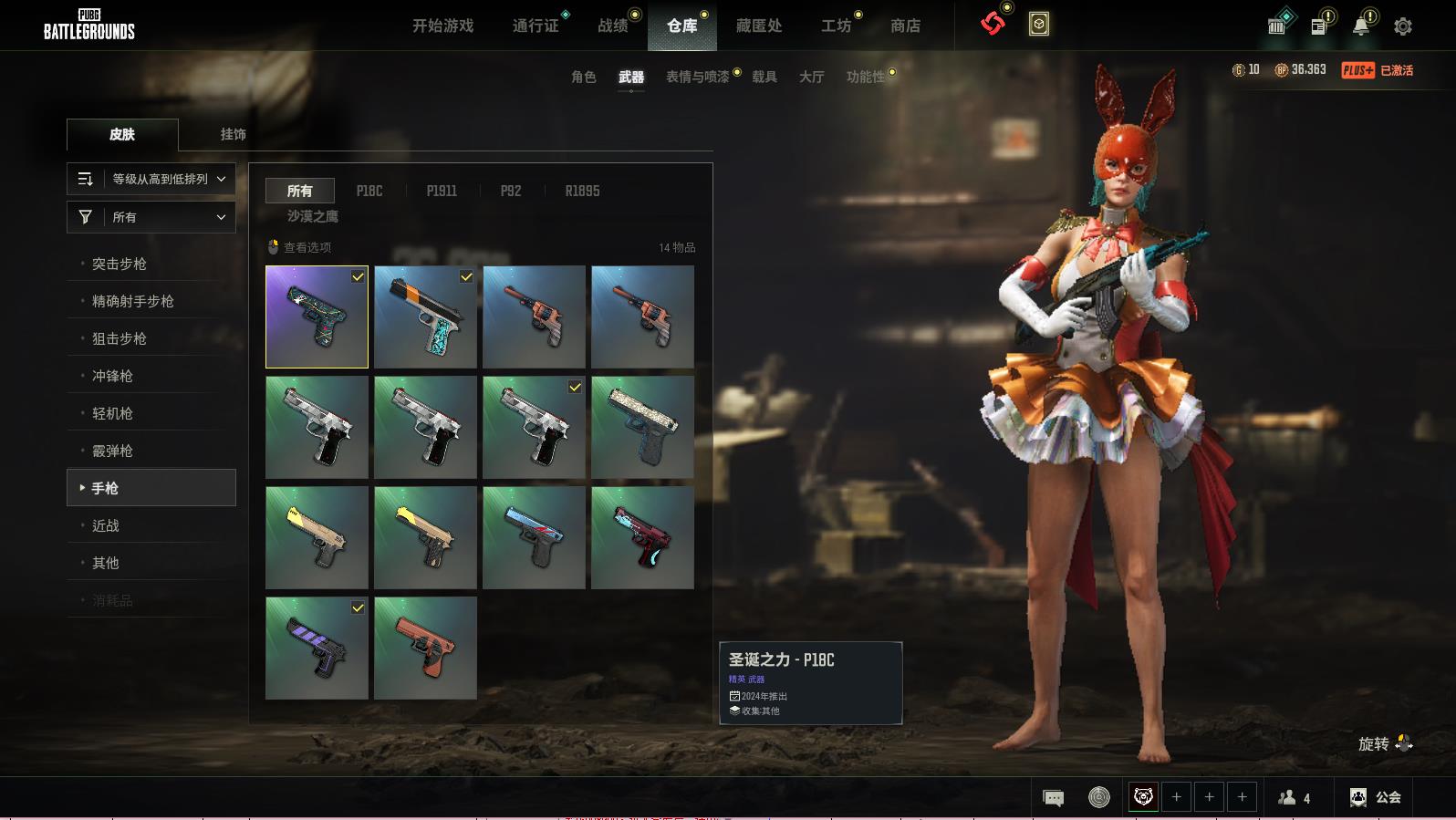Open the chat message icon
Screen dimensions: 1456x820
1053,798
